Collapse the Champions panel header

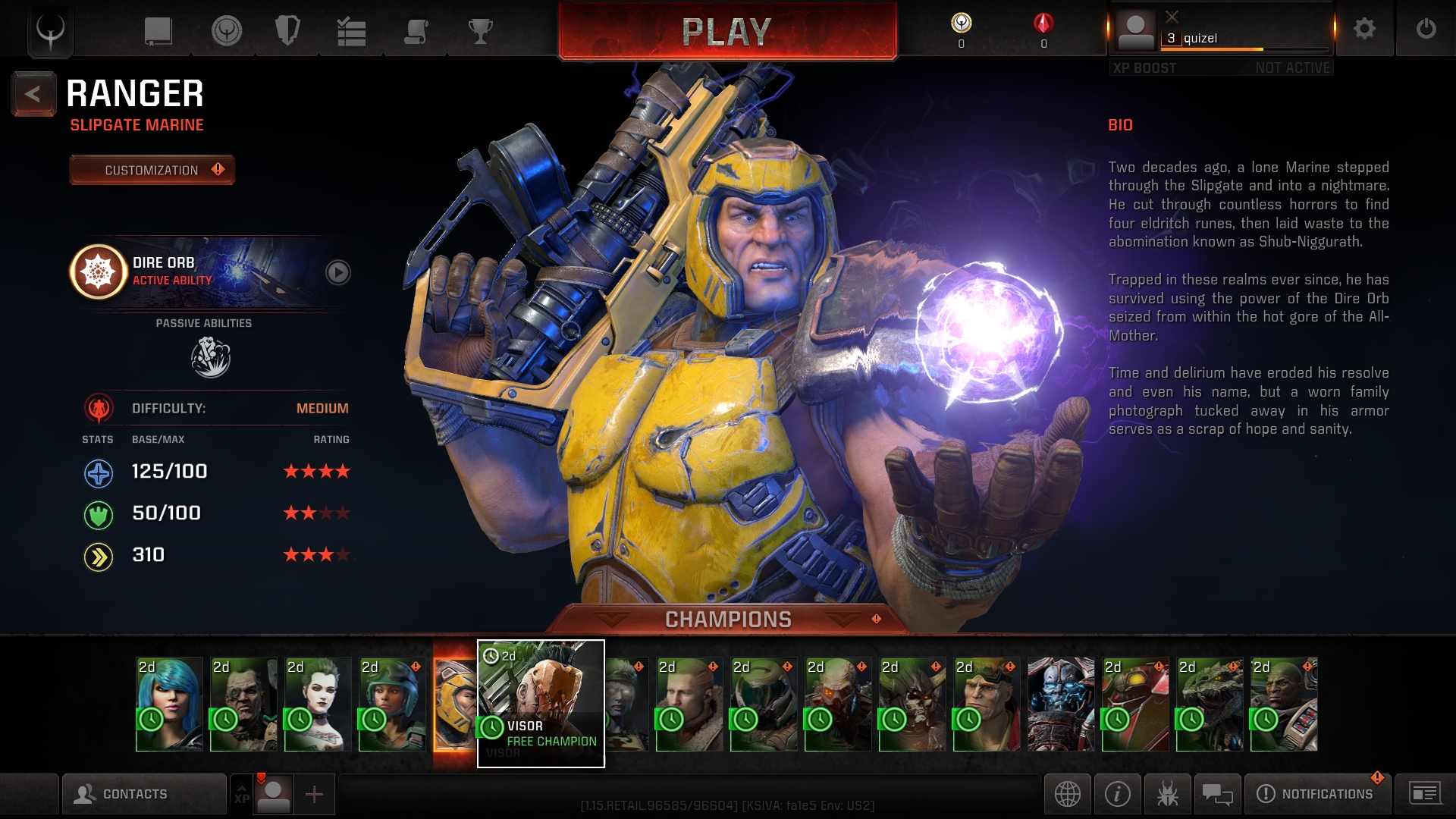coord(728,620)
